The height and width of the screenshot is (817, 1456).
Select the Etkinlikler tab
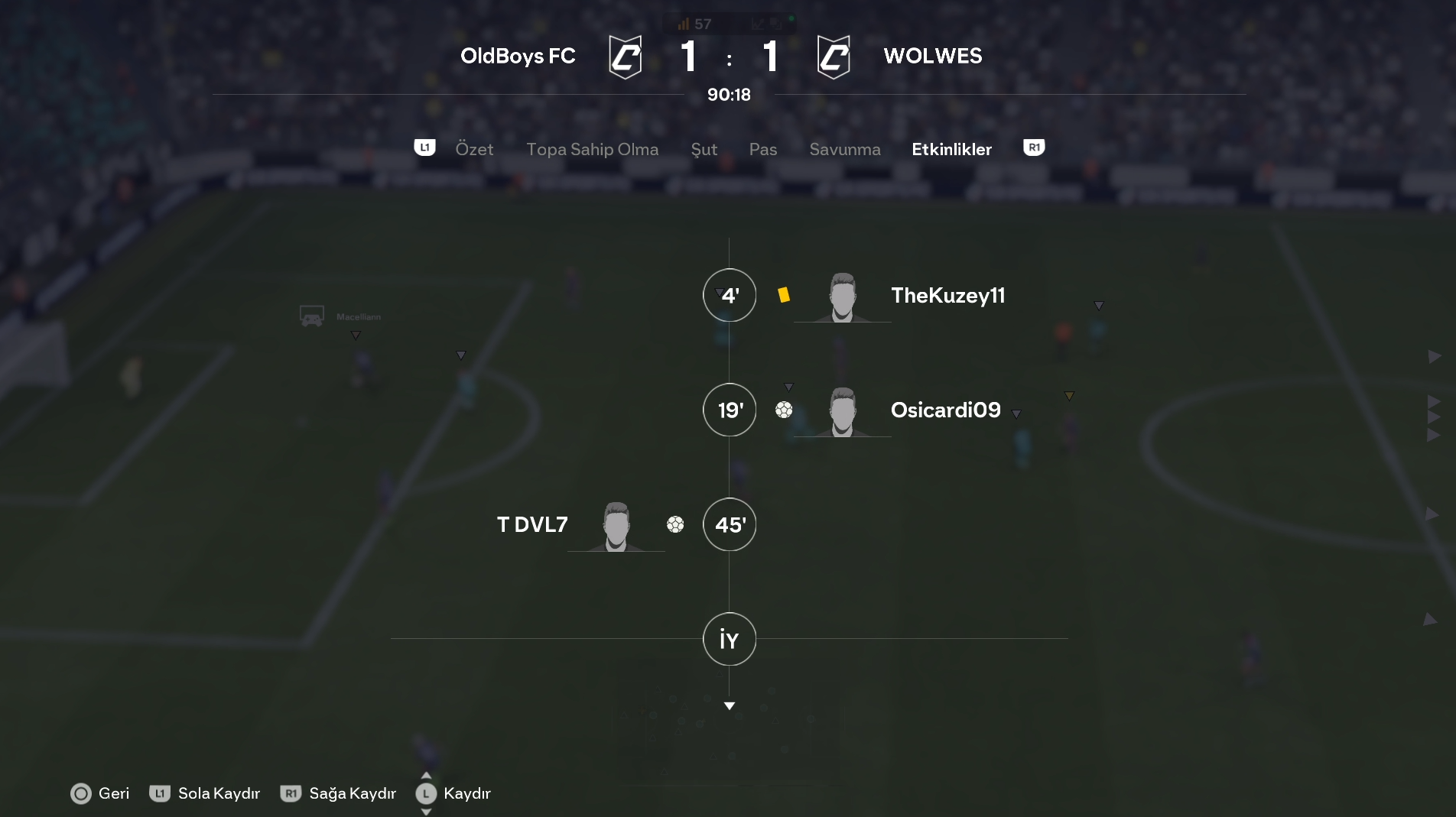pyautogui.click(x=951, y=149)
